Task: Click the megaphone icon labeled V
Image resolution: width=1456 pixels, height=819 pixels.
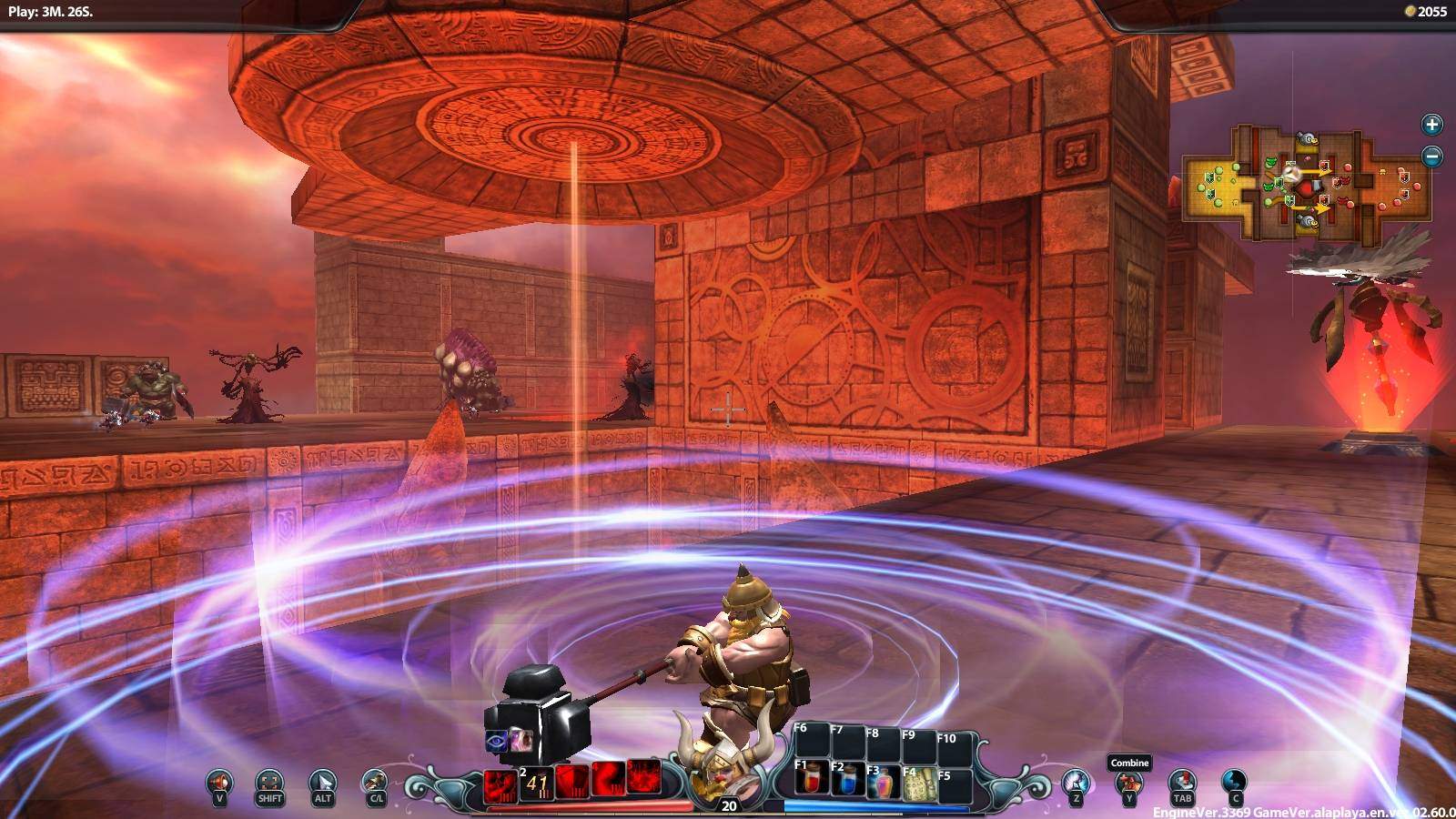Action: point(219,782)
